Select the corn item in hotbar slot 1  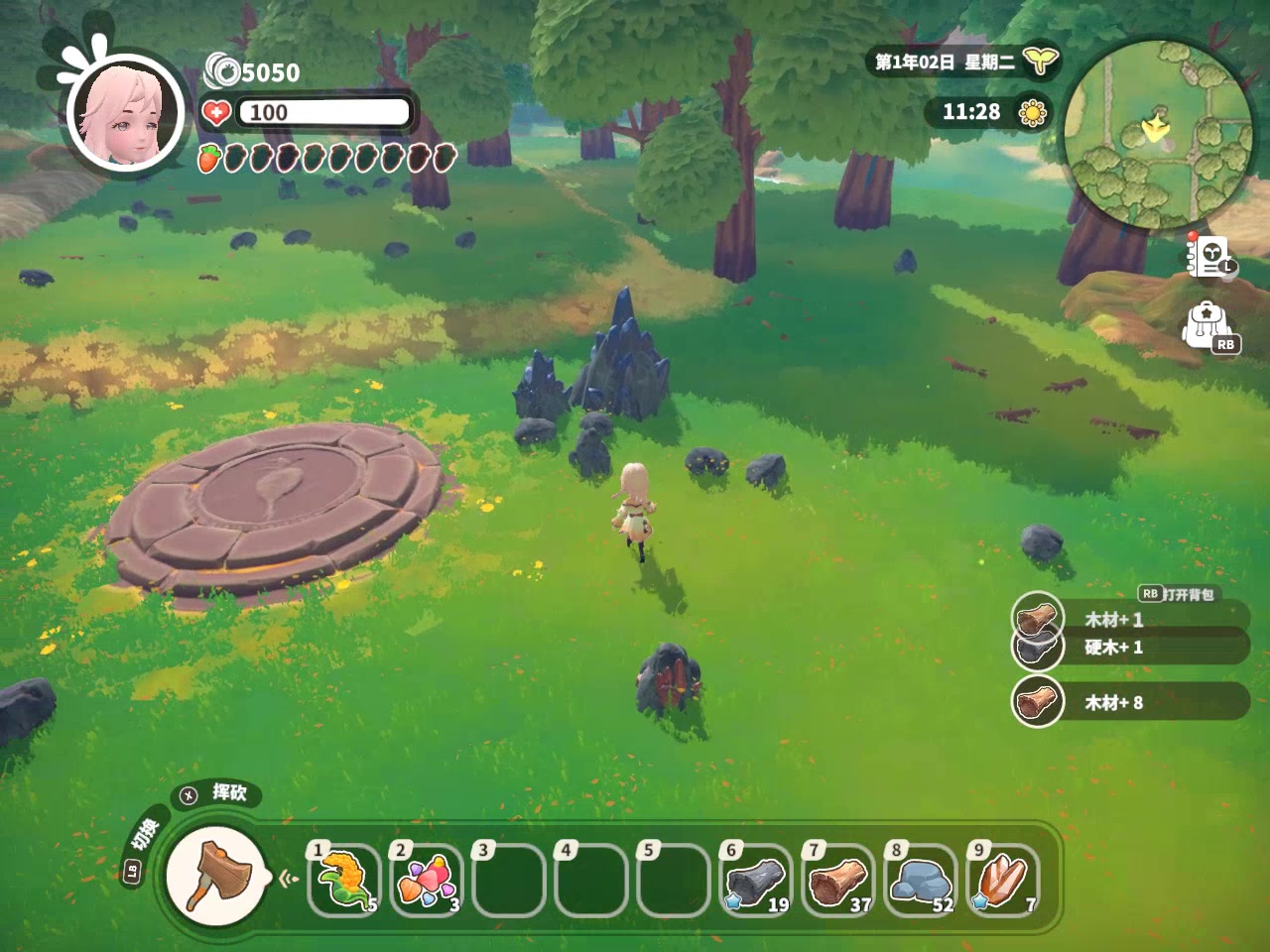pos(344,879)
